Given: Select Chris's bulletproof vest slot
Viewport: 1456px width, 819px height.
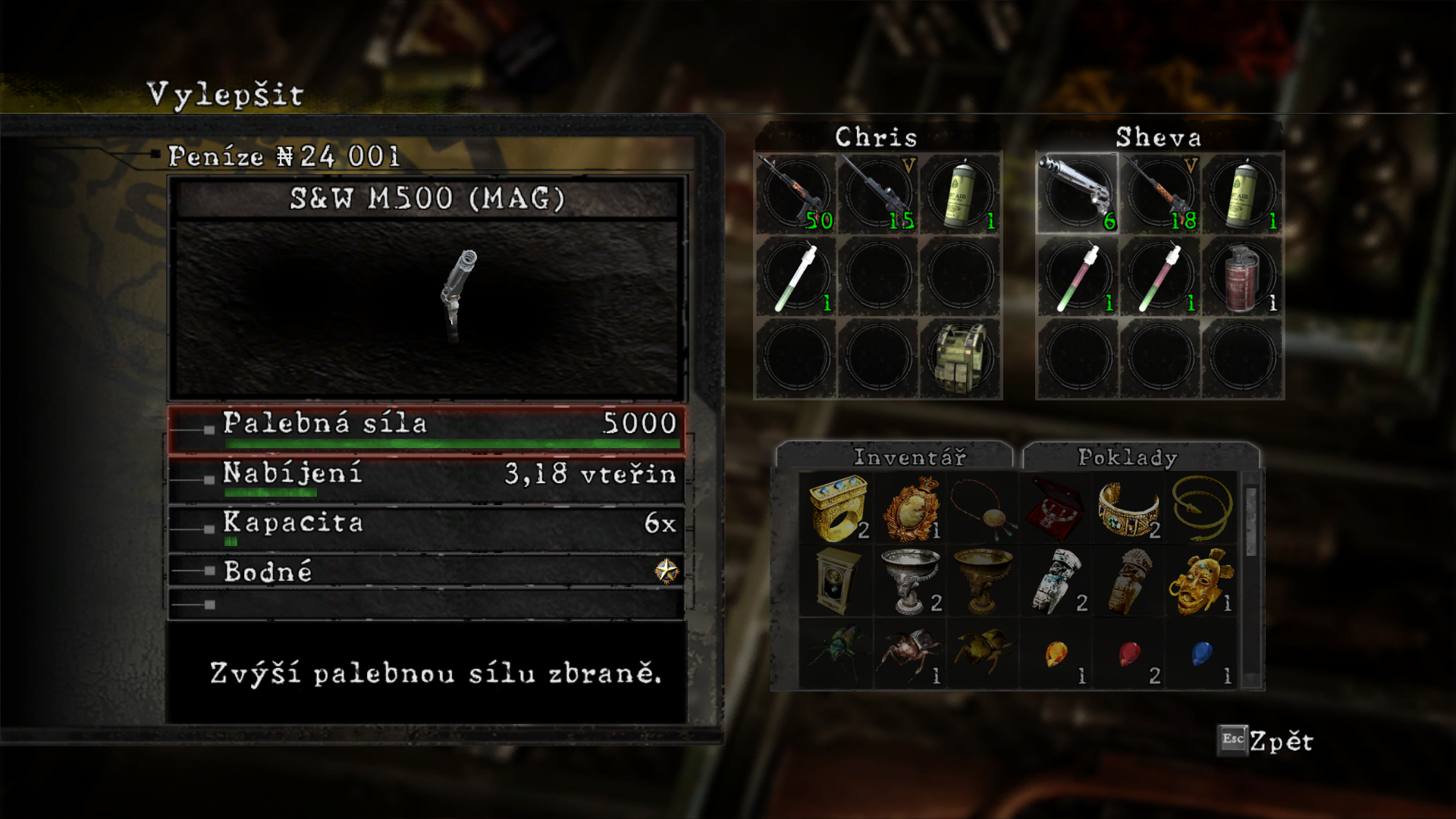Looking at the screenshot, I should click(961, 358).
